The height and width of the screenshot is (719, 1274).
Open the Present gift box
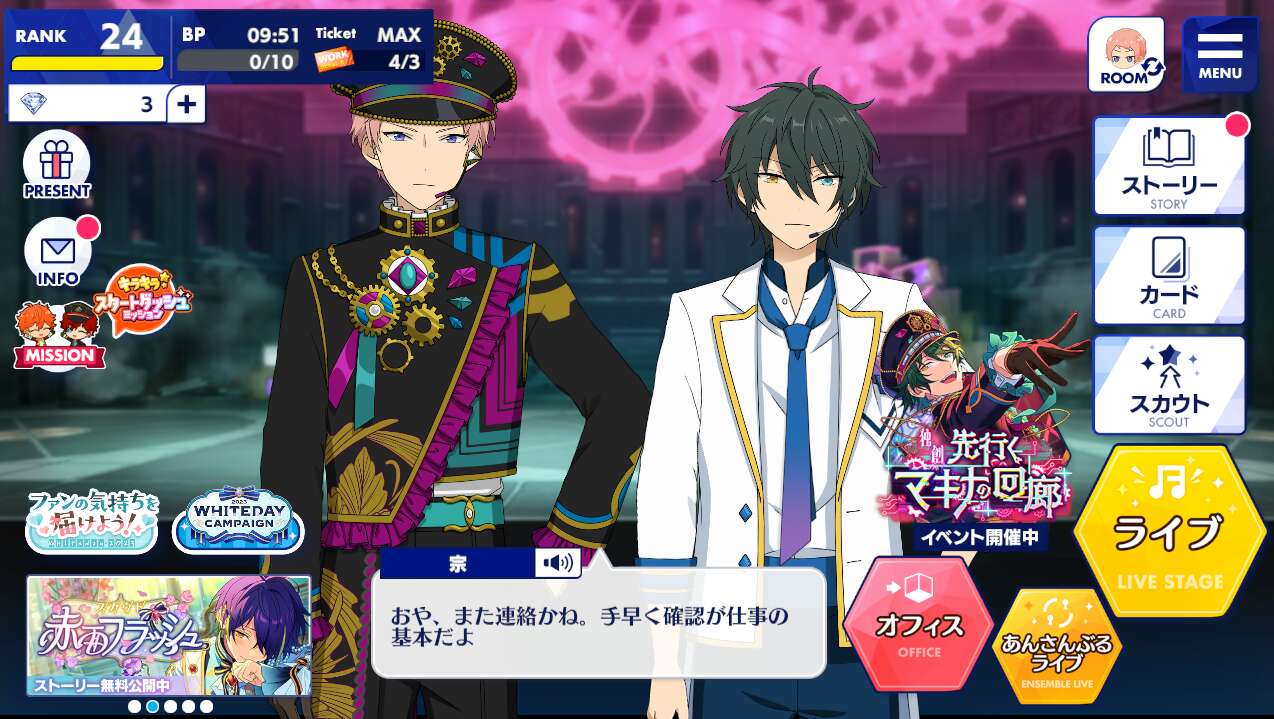pos(57,165)
